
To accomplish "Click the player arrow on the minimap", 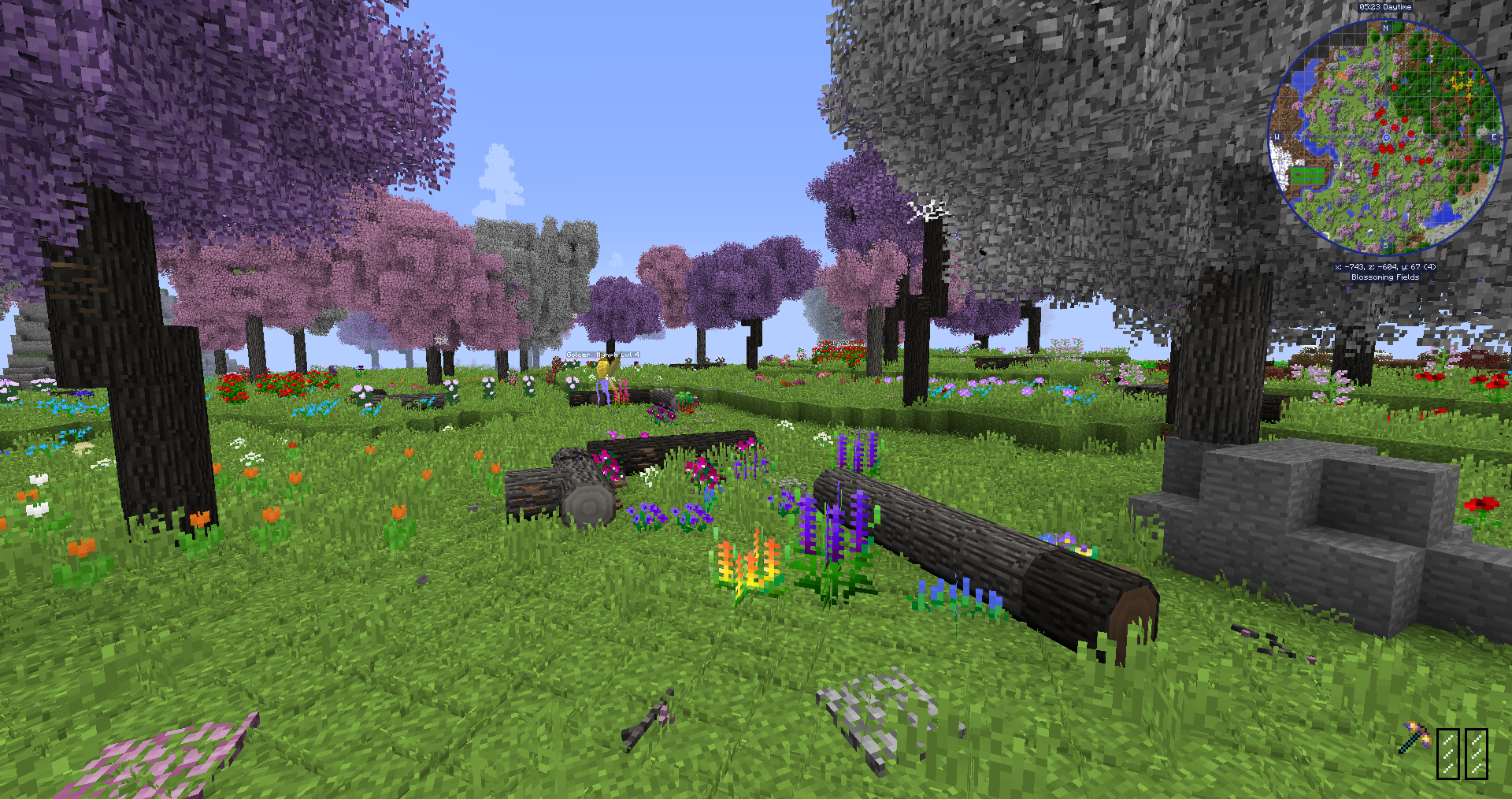I will (1387, 137).
